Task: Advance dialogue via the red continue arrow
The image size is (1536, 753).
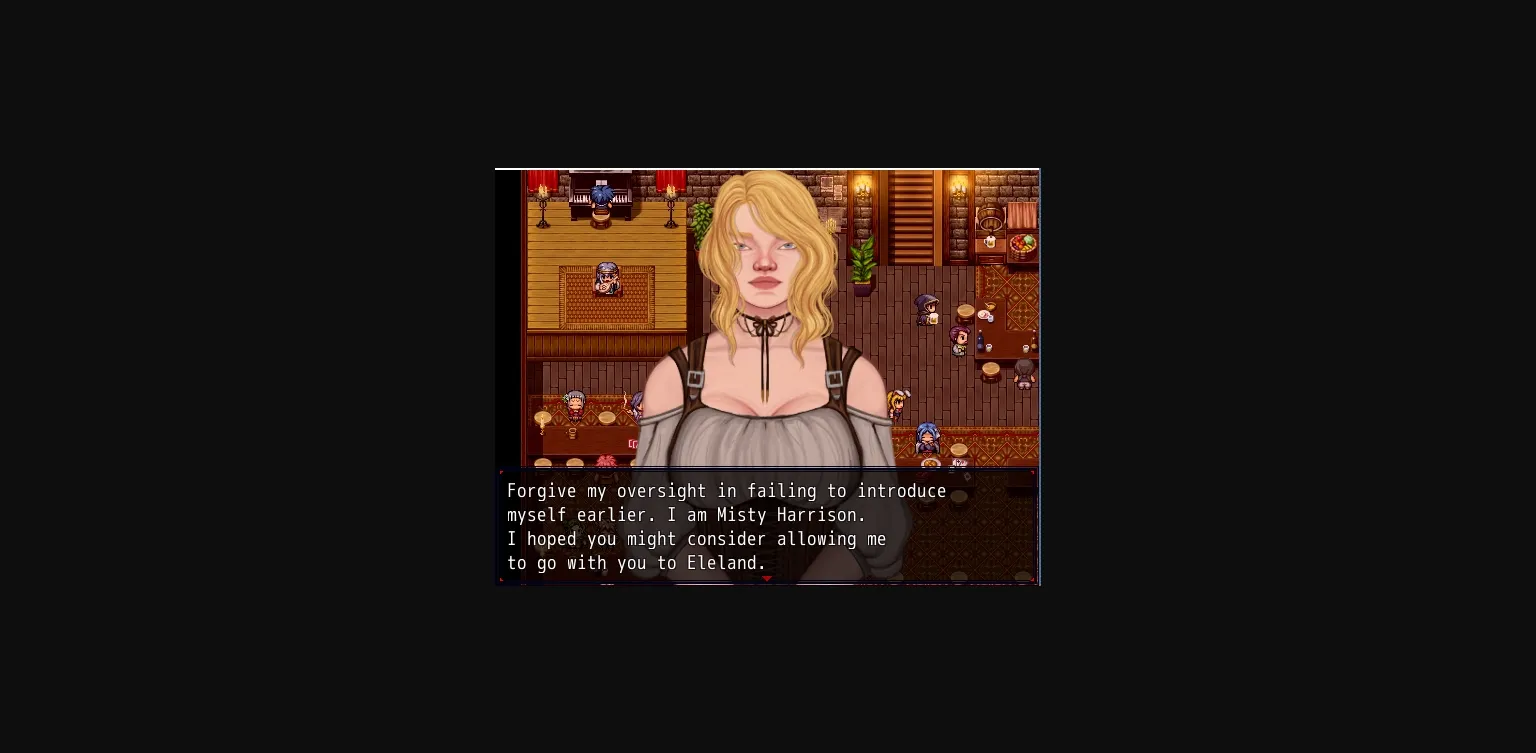Action: 767,578
